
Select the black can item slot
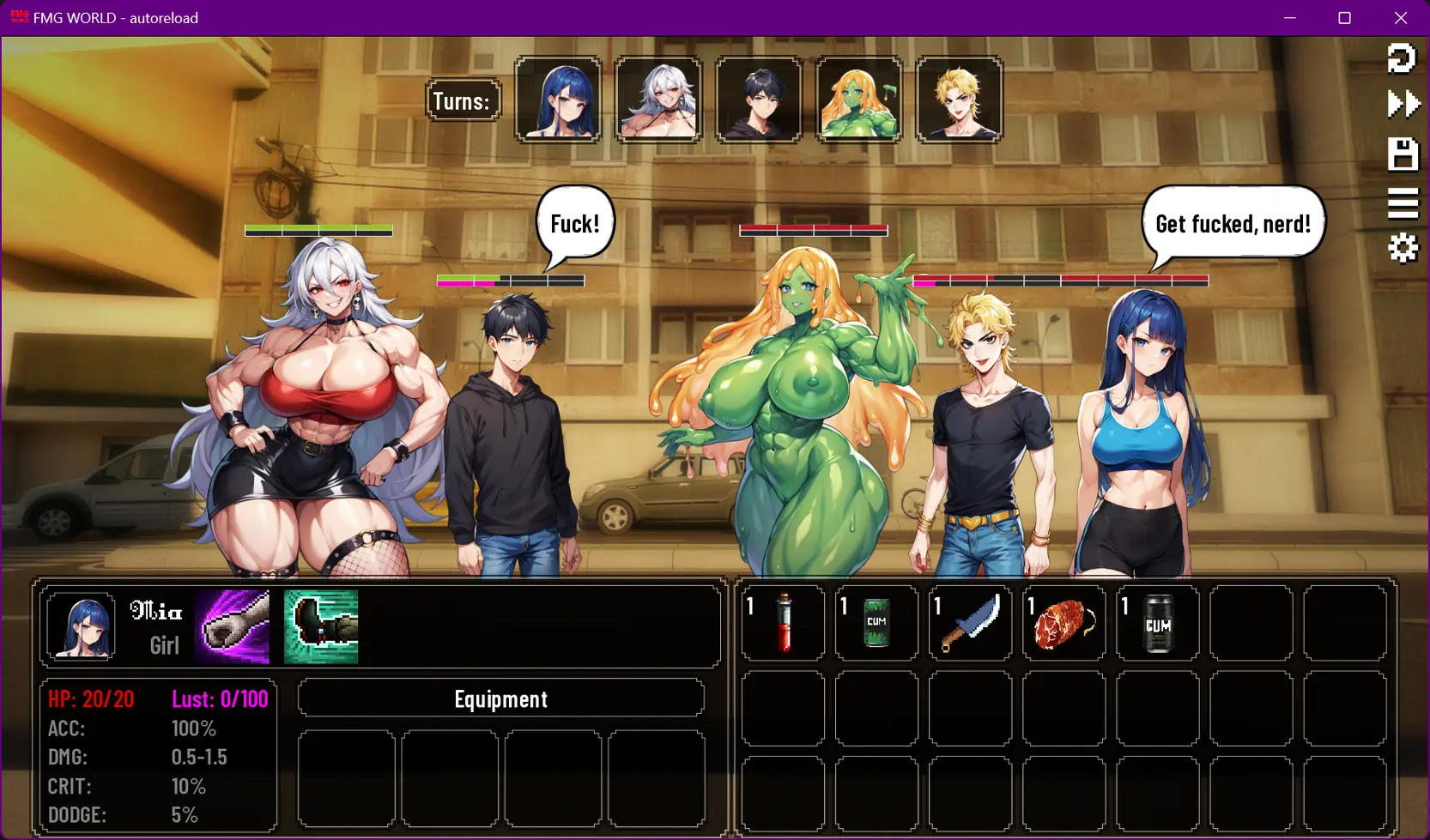click(x=1157, y=624)
